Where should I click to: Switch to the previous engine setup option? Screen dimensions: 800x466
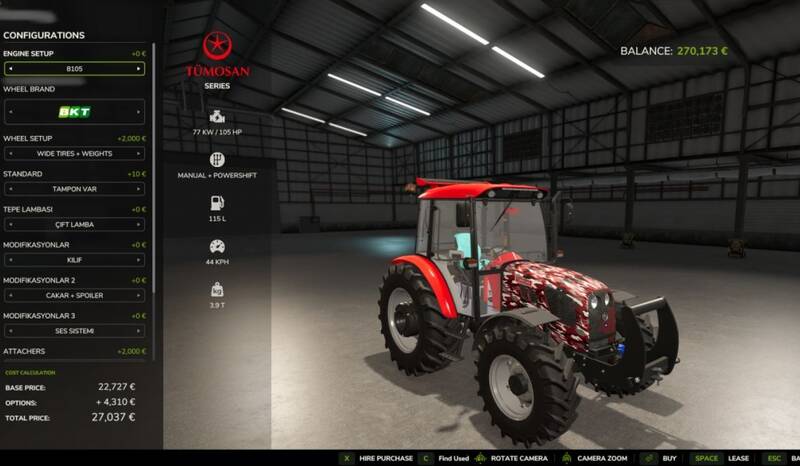(x=10, y=69)
